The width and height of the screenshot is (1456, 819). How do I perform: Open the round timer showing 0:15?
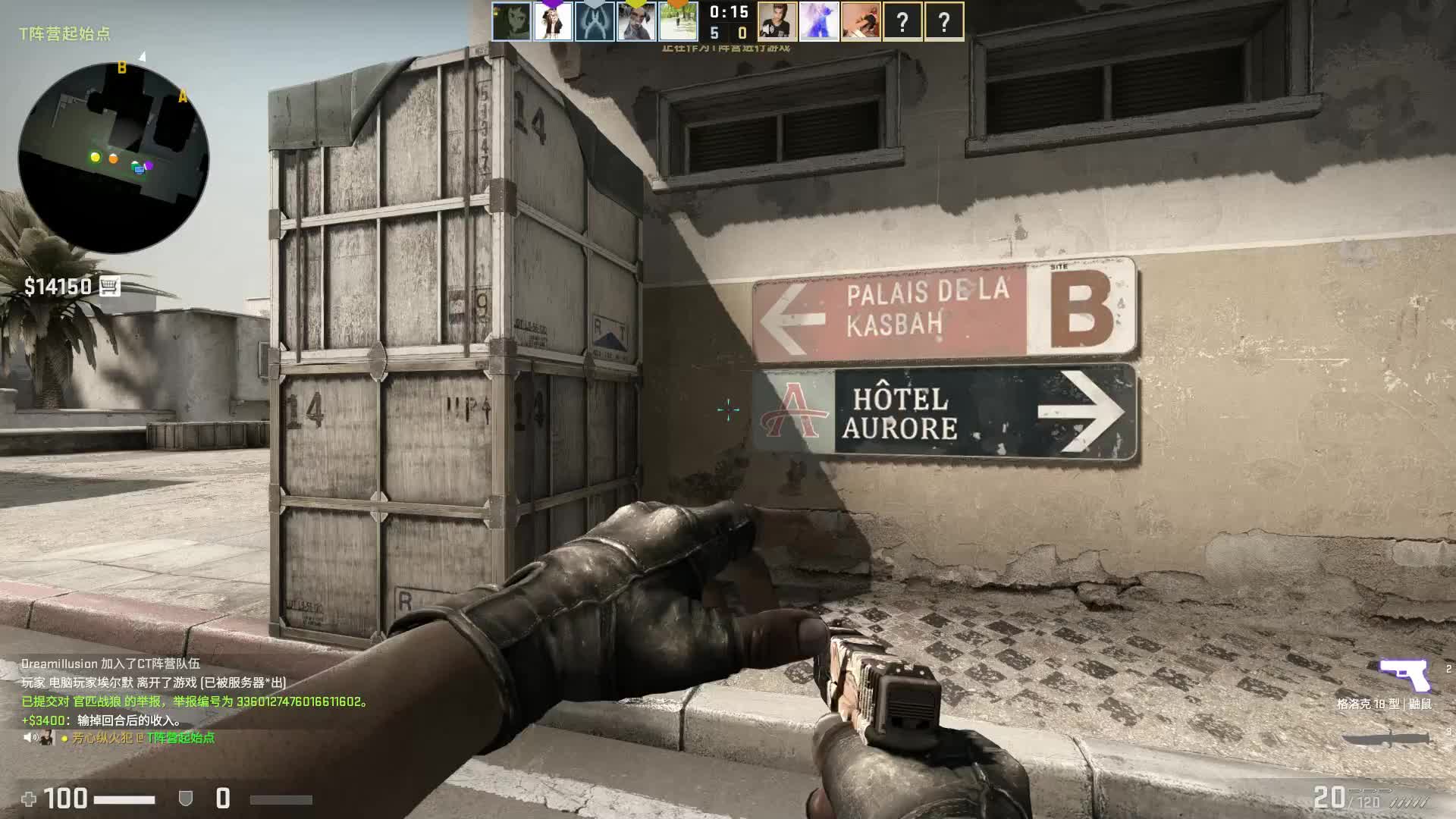(728, 13)
